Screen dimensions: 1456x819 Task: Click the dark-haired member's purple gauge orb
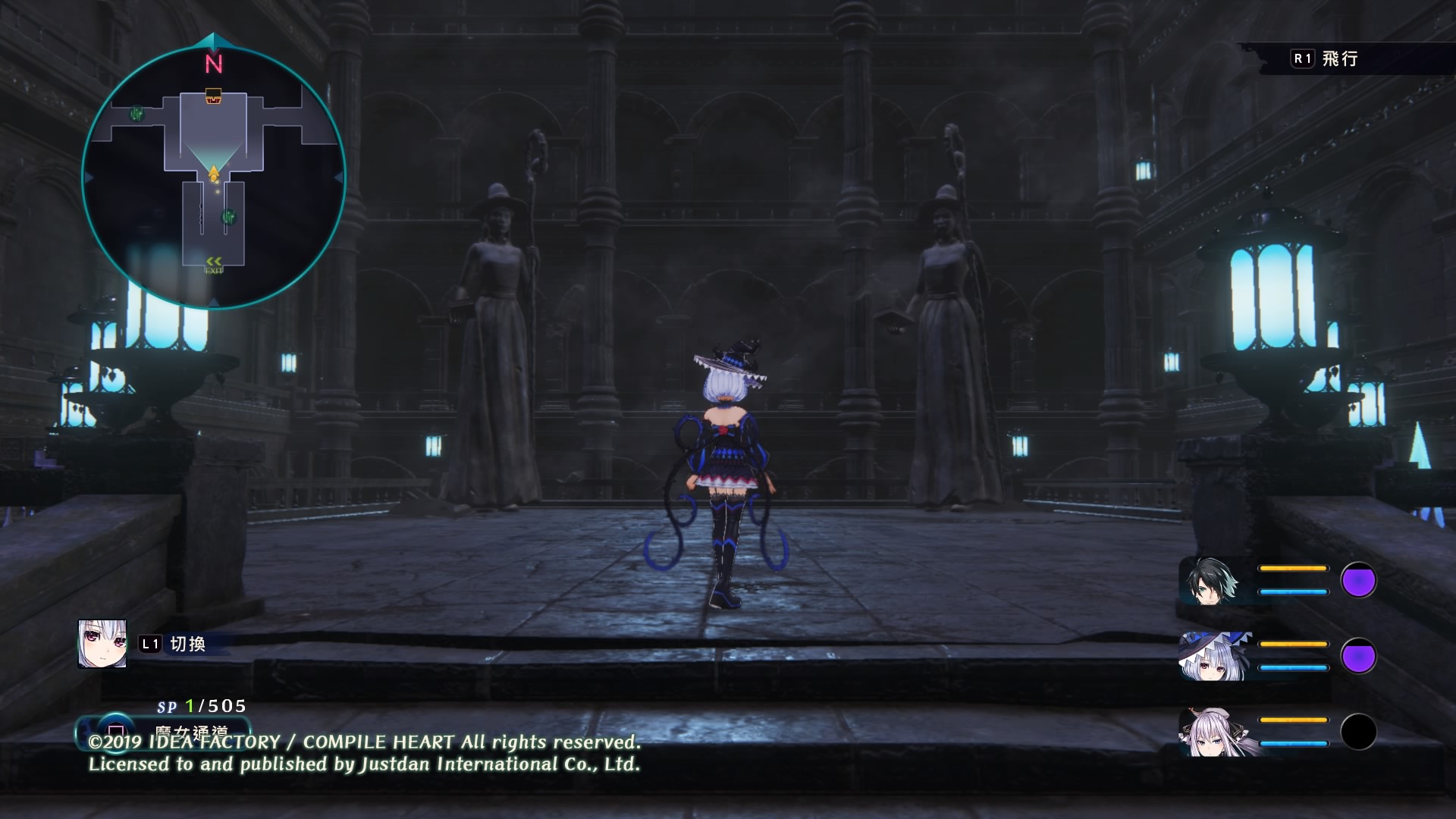point(1358,581)
